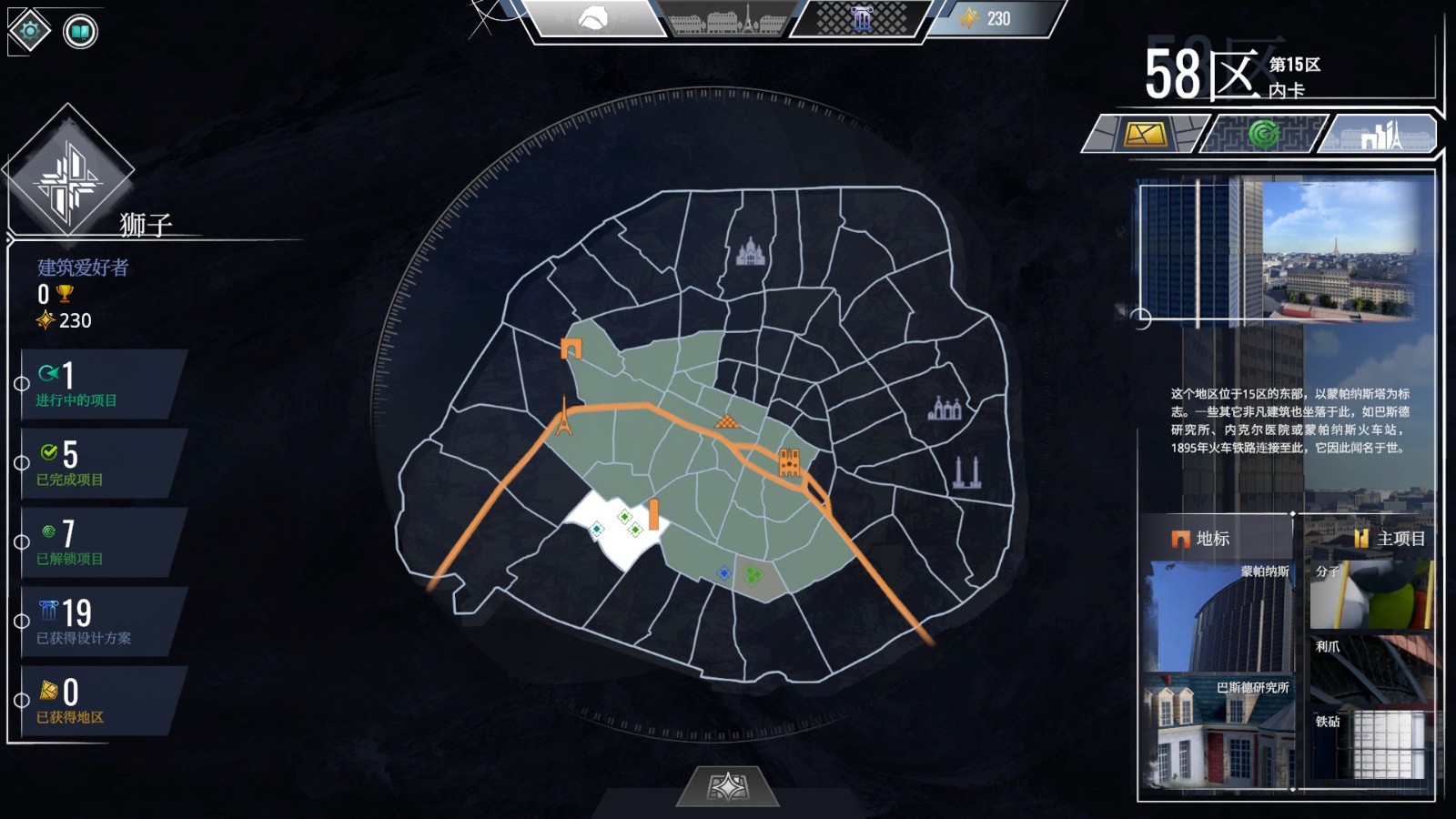Screen dimensions: 1456x819
Task: Open the 巴斯德研究所 landmark thumbnail
Action: [1218, 731]
